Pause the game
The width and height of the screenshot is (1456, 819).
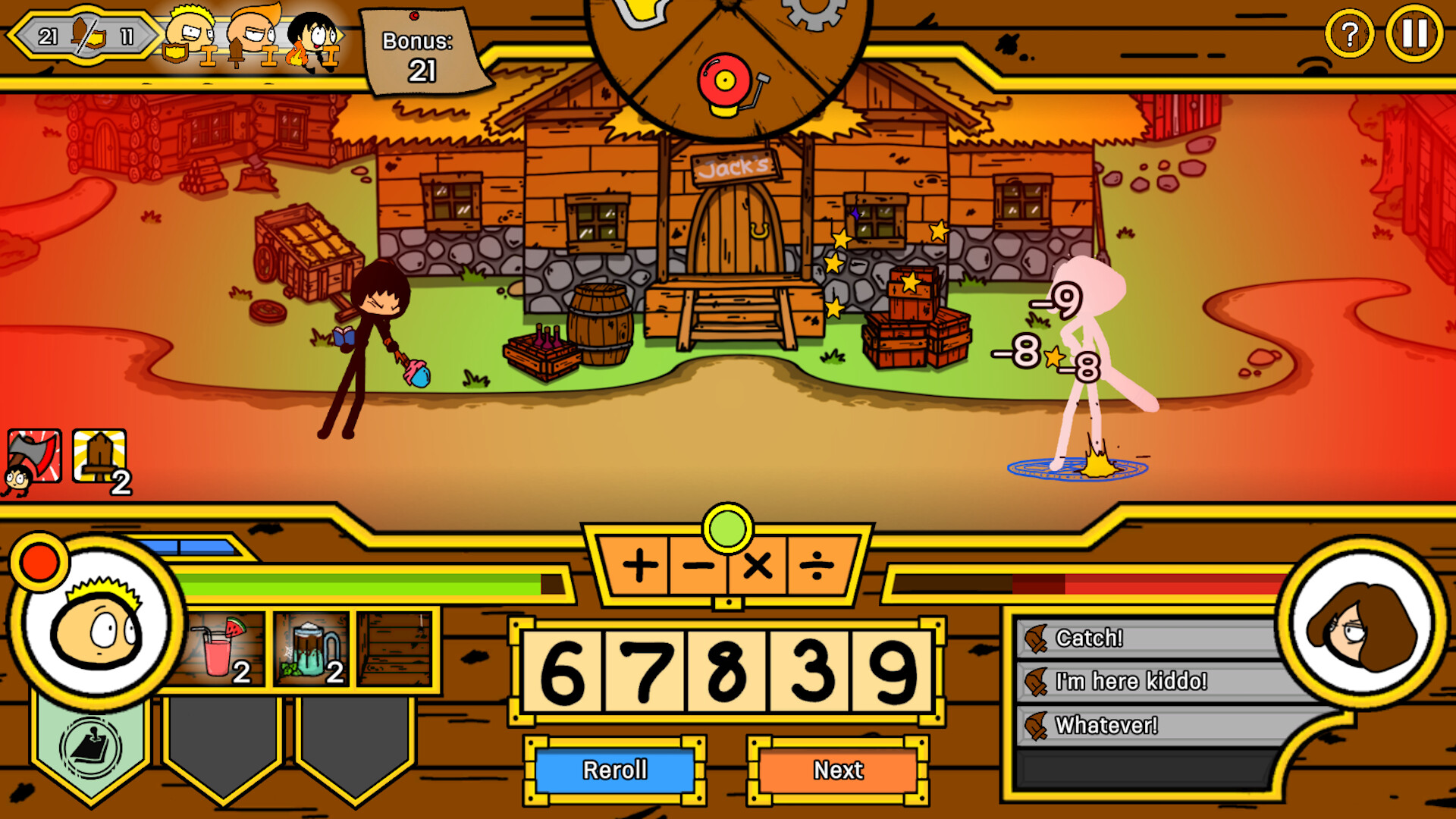pyautogui.click(x=1412, y=33)
